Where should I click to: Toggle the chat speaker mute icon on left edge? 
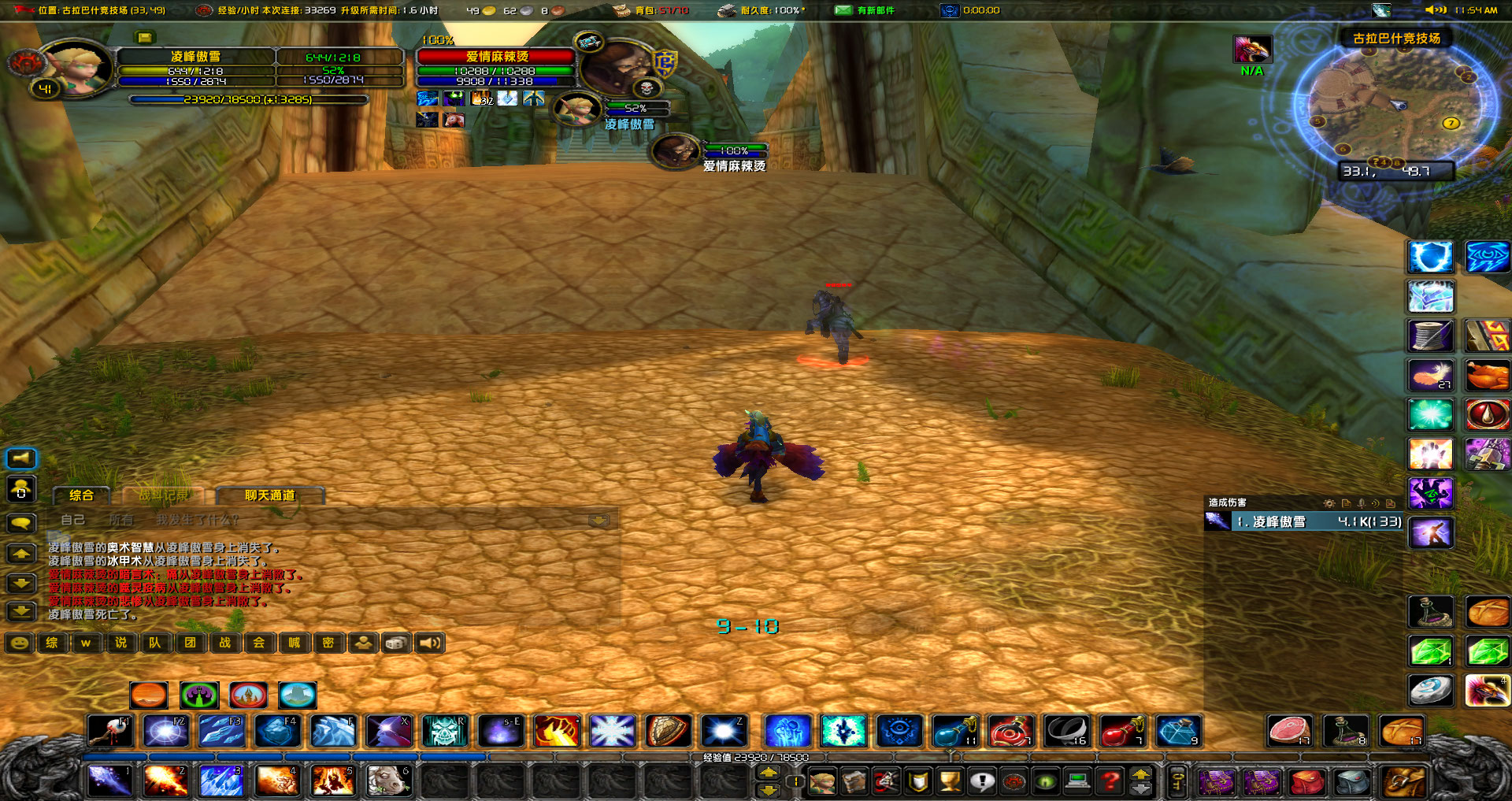click(x=21, y=458)
